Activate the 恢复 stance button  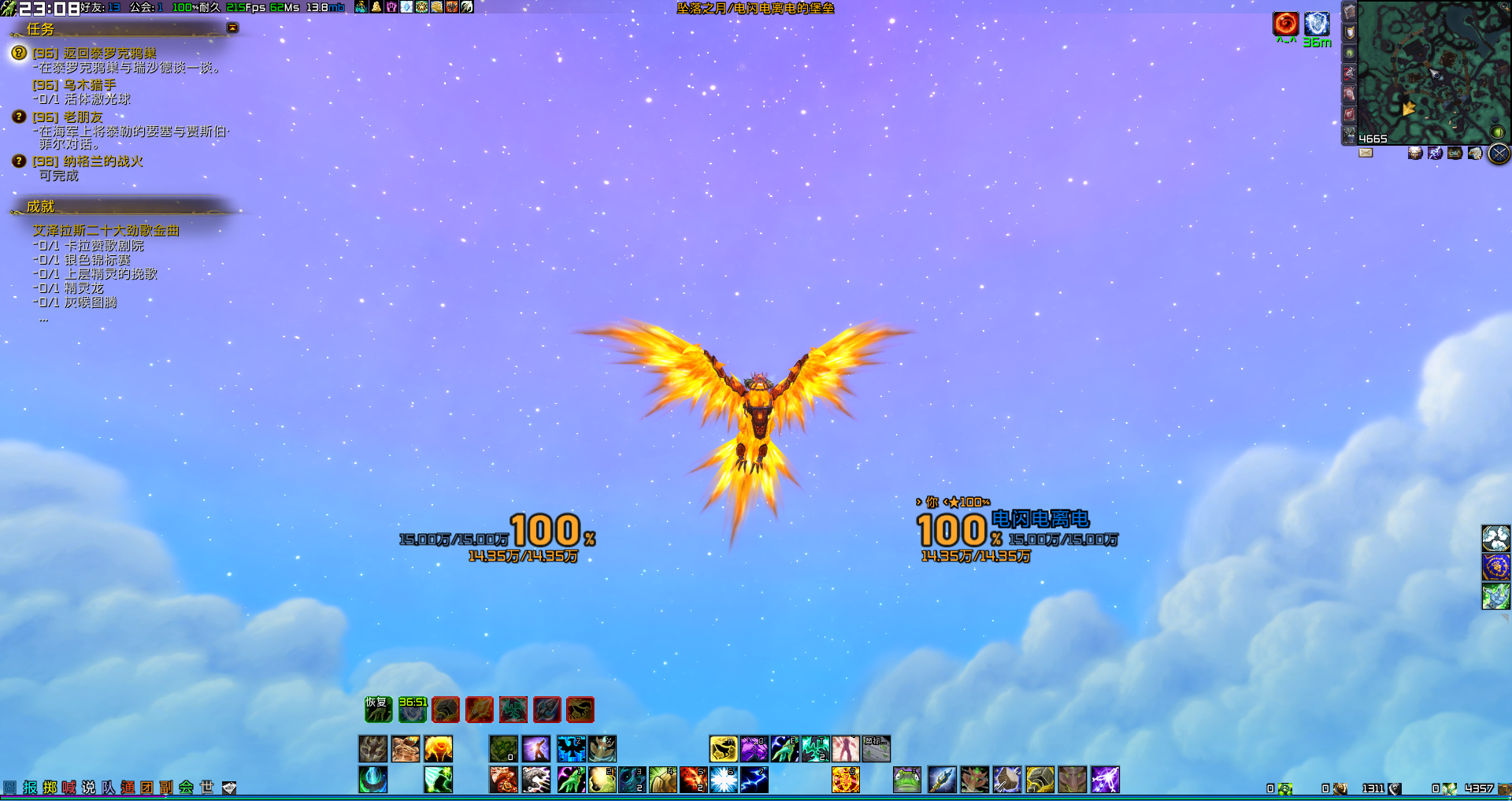[378, 710]
